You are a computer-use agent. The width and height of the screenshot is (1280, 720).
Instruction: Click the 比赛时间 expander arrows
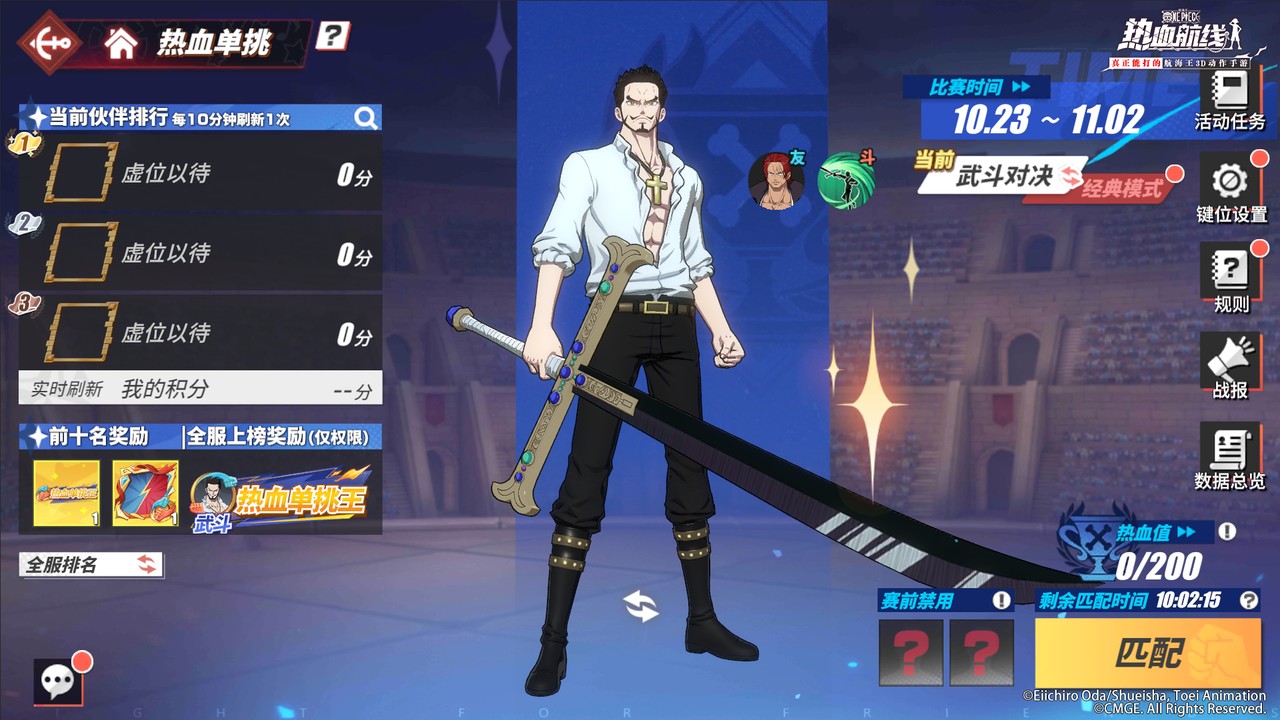coord(1020,87)
